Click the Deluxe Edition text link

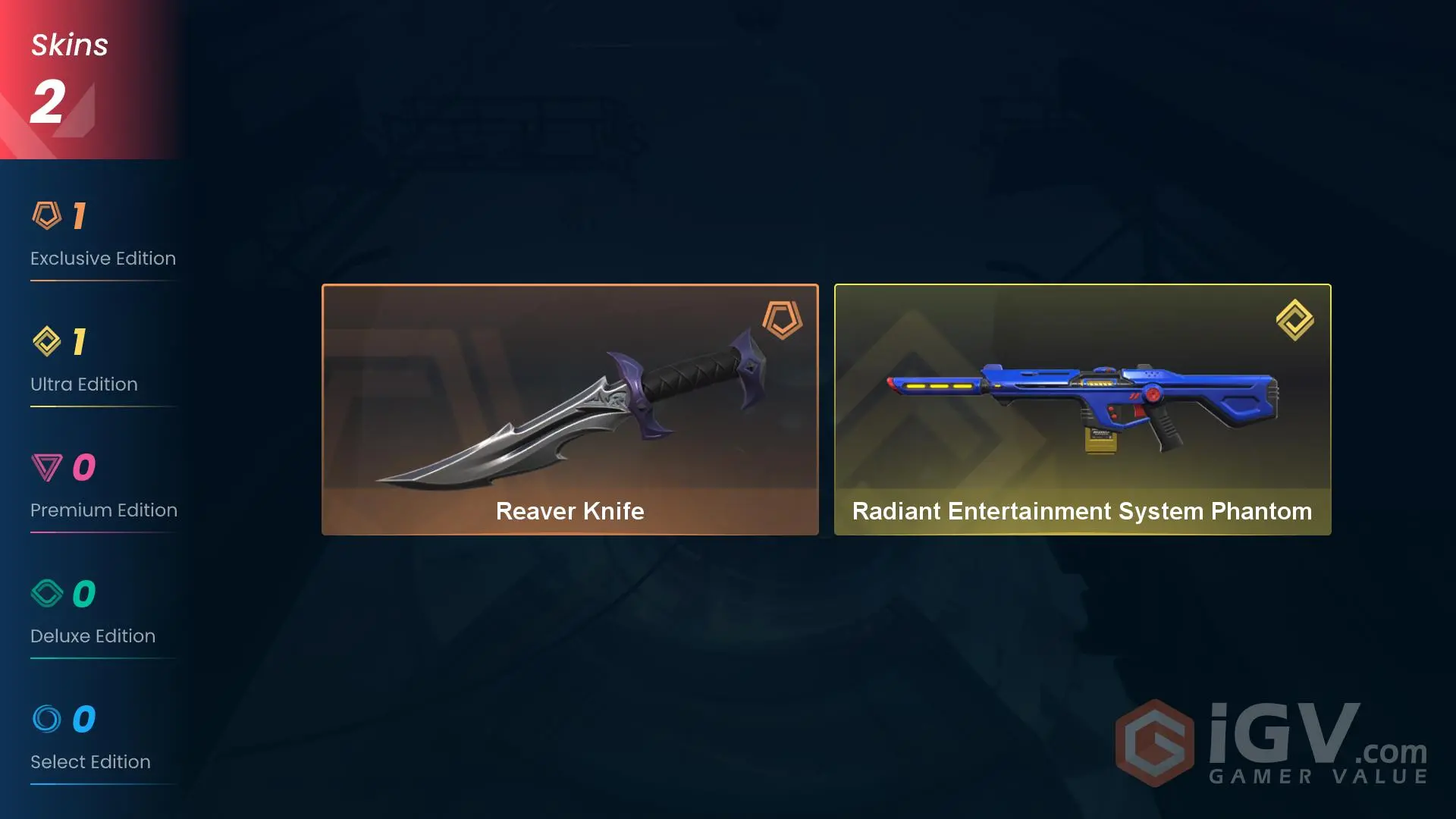(x=93, y=635)
